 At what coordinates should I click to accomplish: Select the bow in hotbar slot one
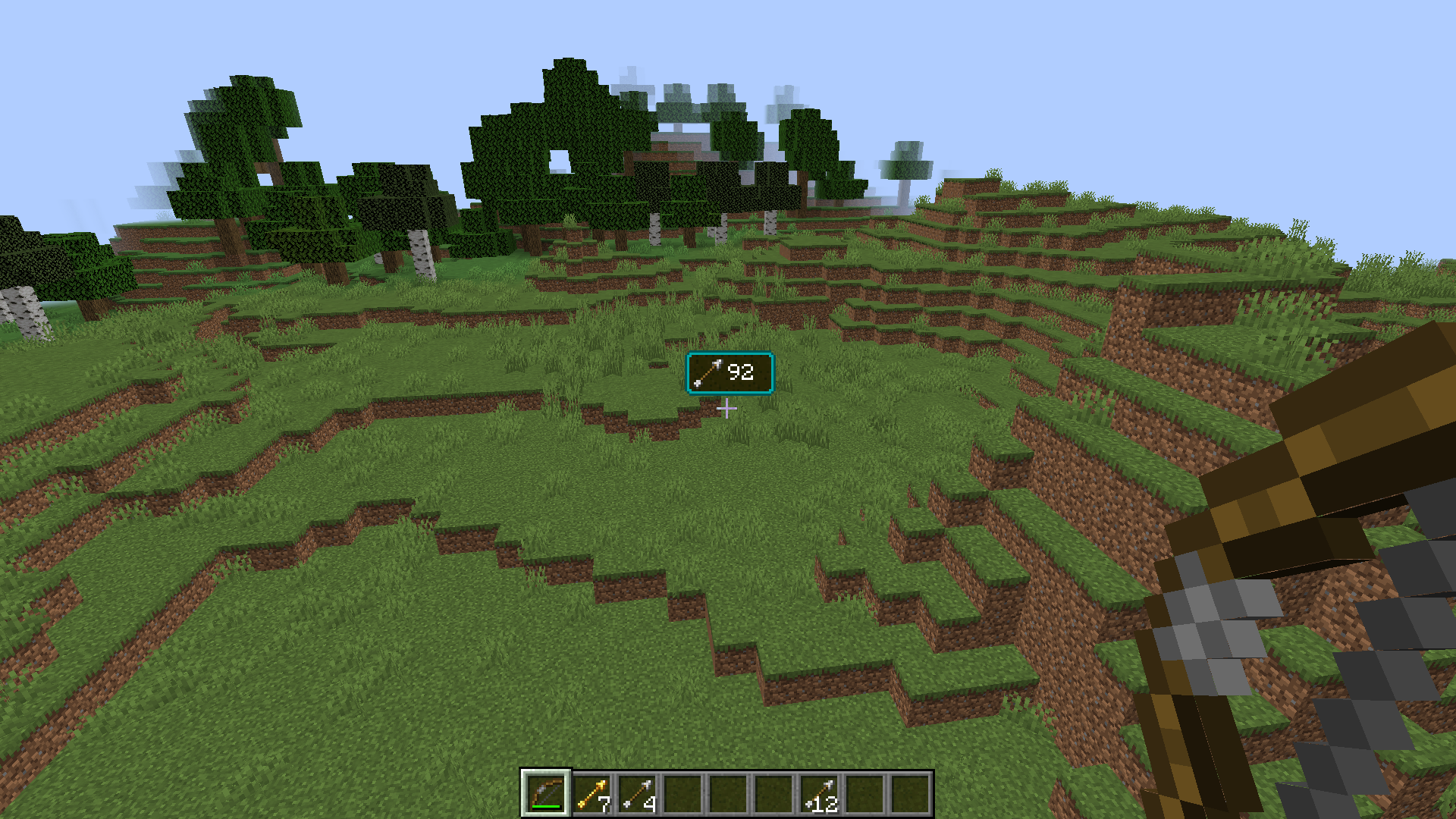tap(546, 792)
